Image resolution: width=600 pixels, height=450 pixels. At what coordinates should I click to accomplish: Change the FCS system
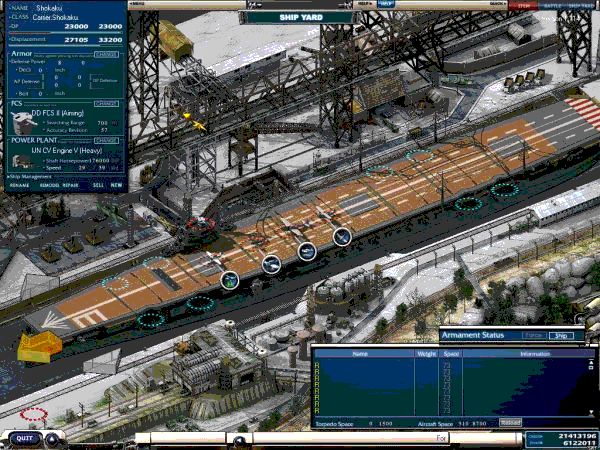[106, 103]
